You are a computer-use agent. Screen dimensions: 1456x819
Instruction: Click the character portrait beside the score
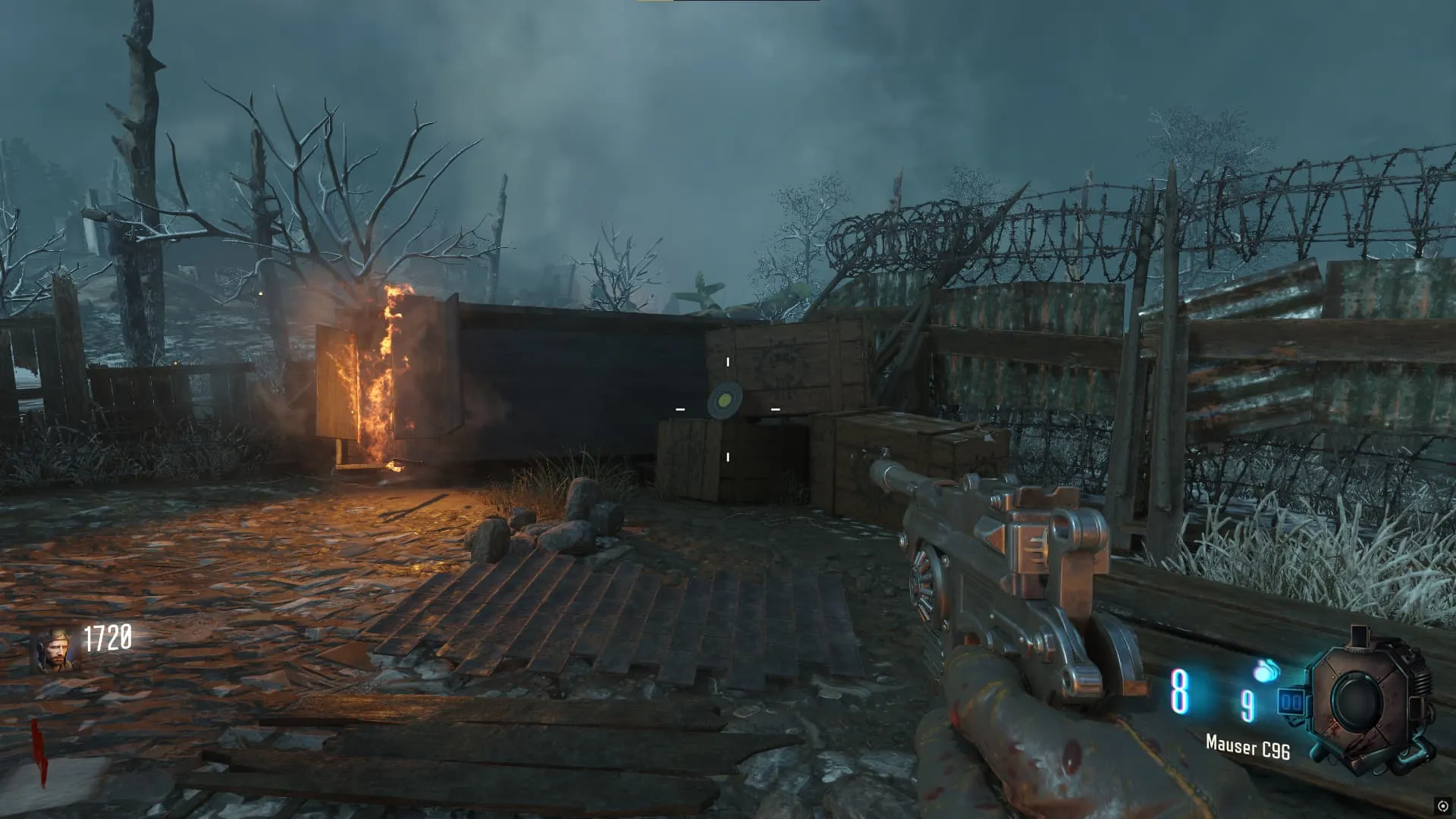54,650
